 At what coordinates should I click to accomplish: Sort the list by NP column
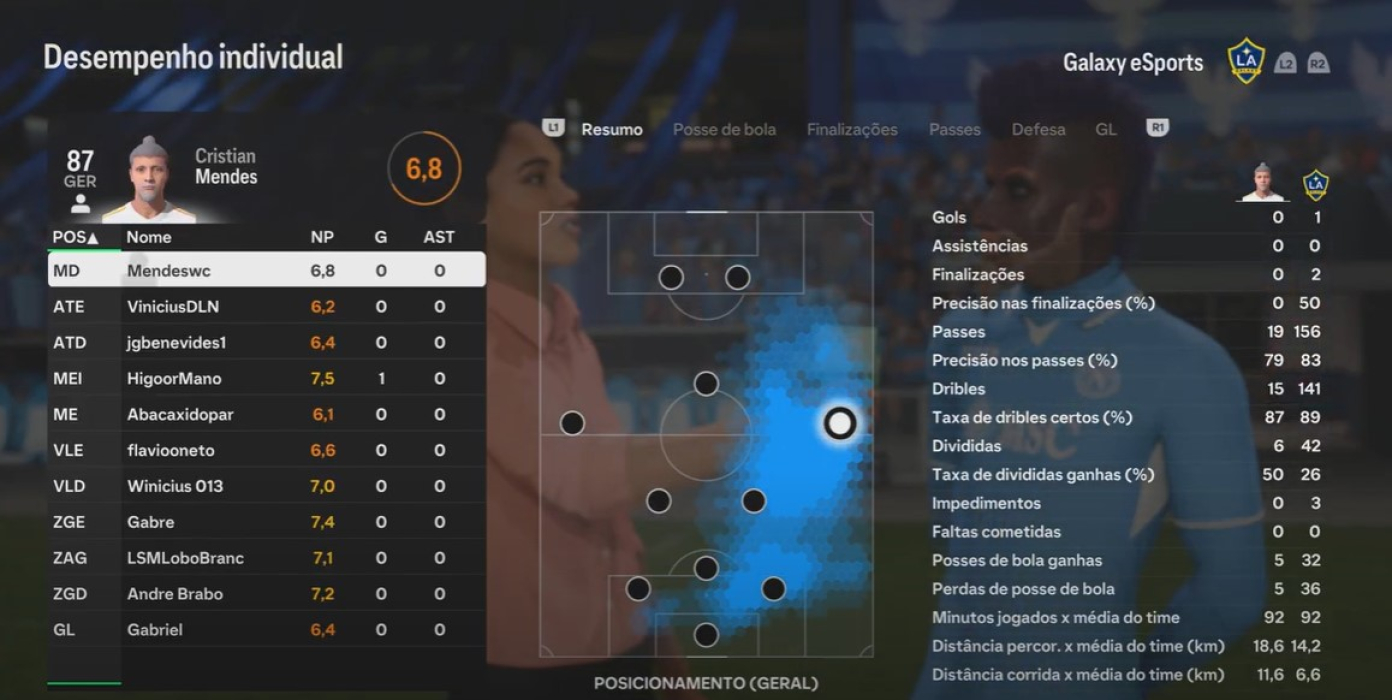click(x=322, y=237)
